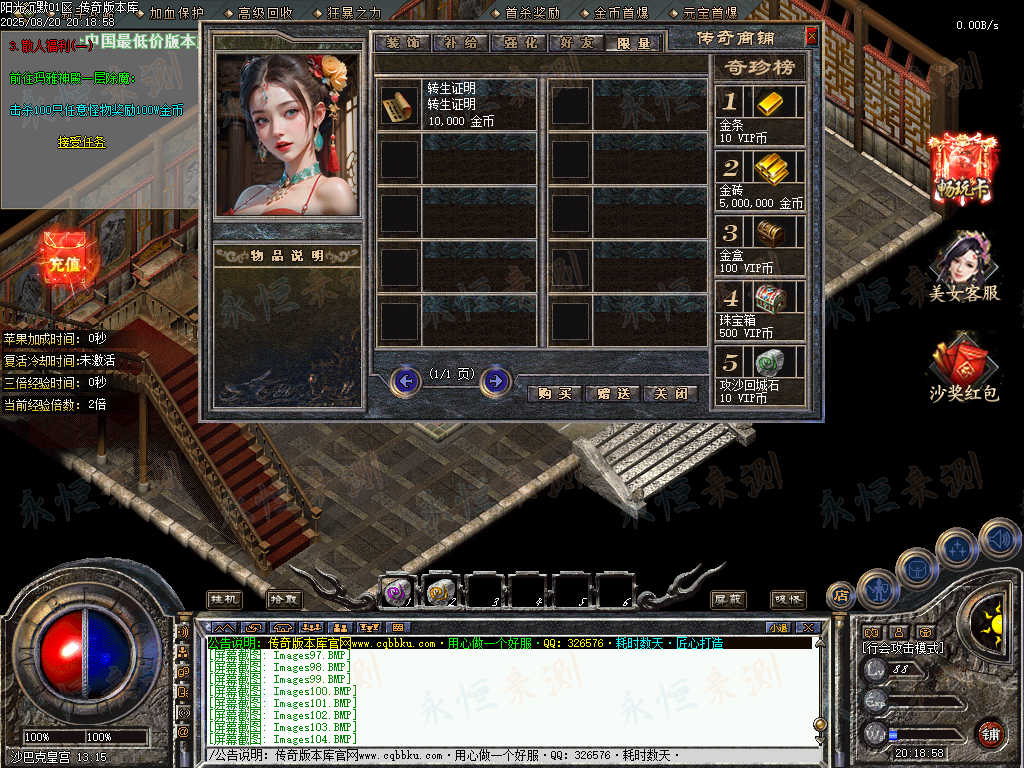This screenshot has height=768, width=1024.
Task: Switch to the 装饰 shop tab
Action: [x=402, y=43]
